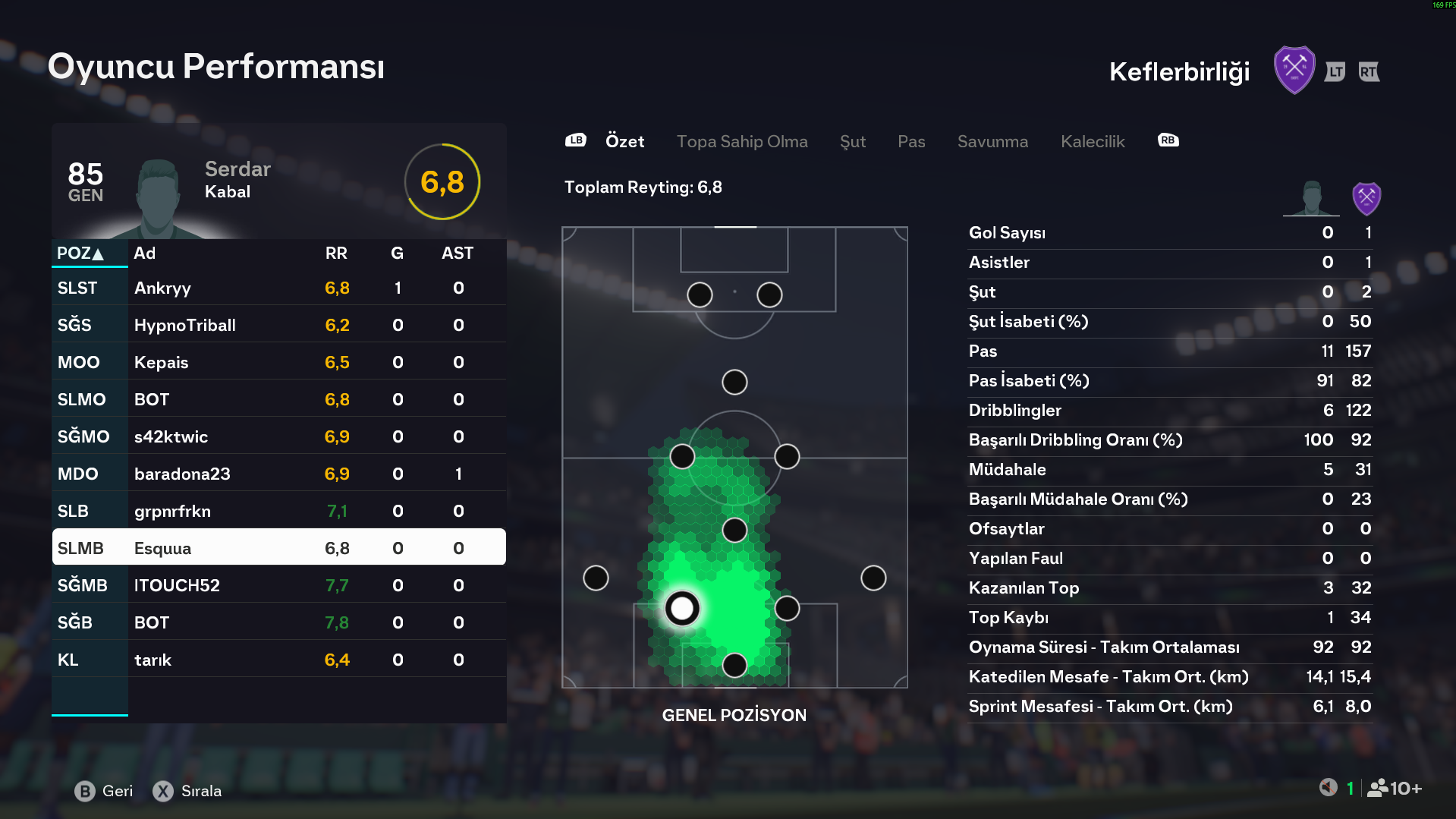The width and height of the screenshot is (1456, 819).
Task: Select baradona23 in the roster
Action: (x=278, y=474)
